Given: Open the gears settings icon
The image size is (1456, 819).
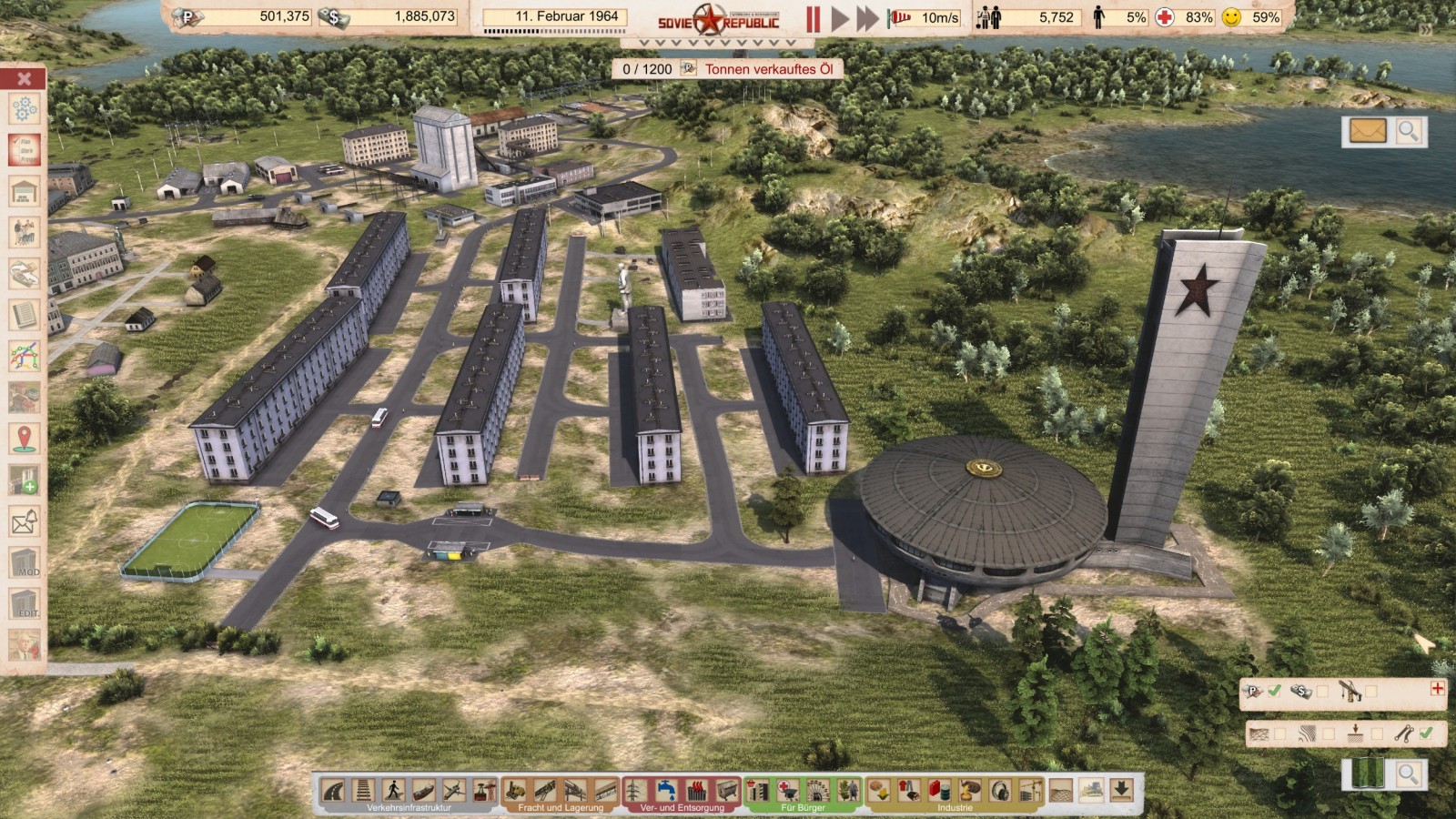Looking at the screenshot, I should (25, 109).
